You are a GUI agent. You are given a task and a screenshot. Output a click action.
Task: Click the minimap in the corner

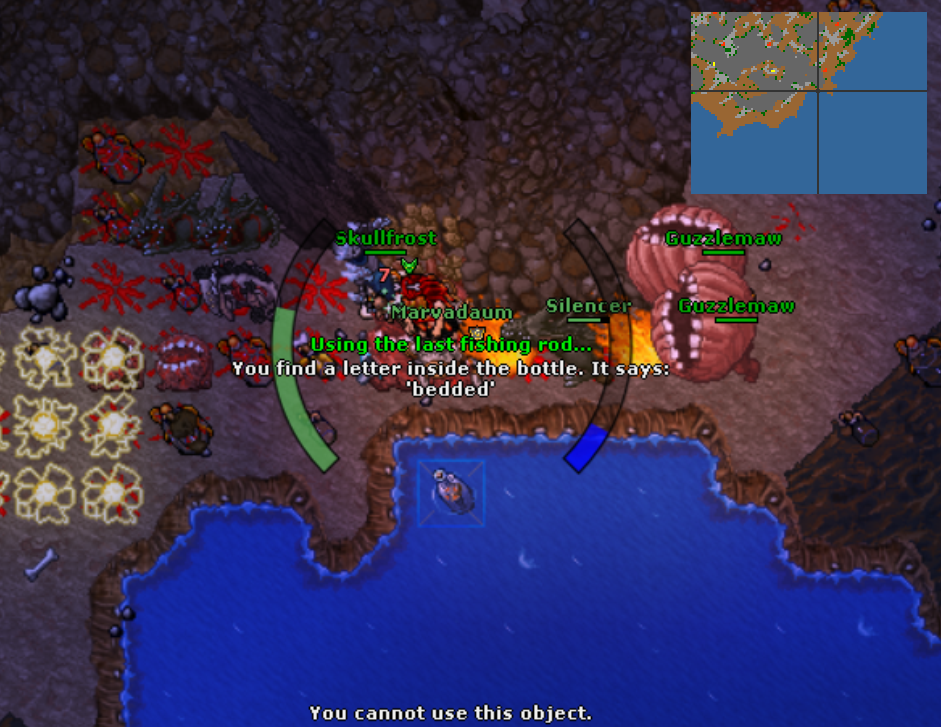pos(808,102)
